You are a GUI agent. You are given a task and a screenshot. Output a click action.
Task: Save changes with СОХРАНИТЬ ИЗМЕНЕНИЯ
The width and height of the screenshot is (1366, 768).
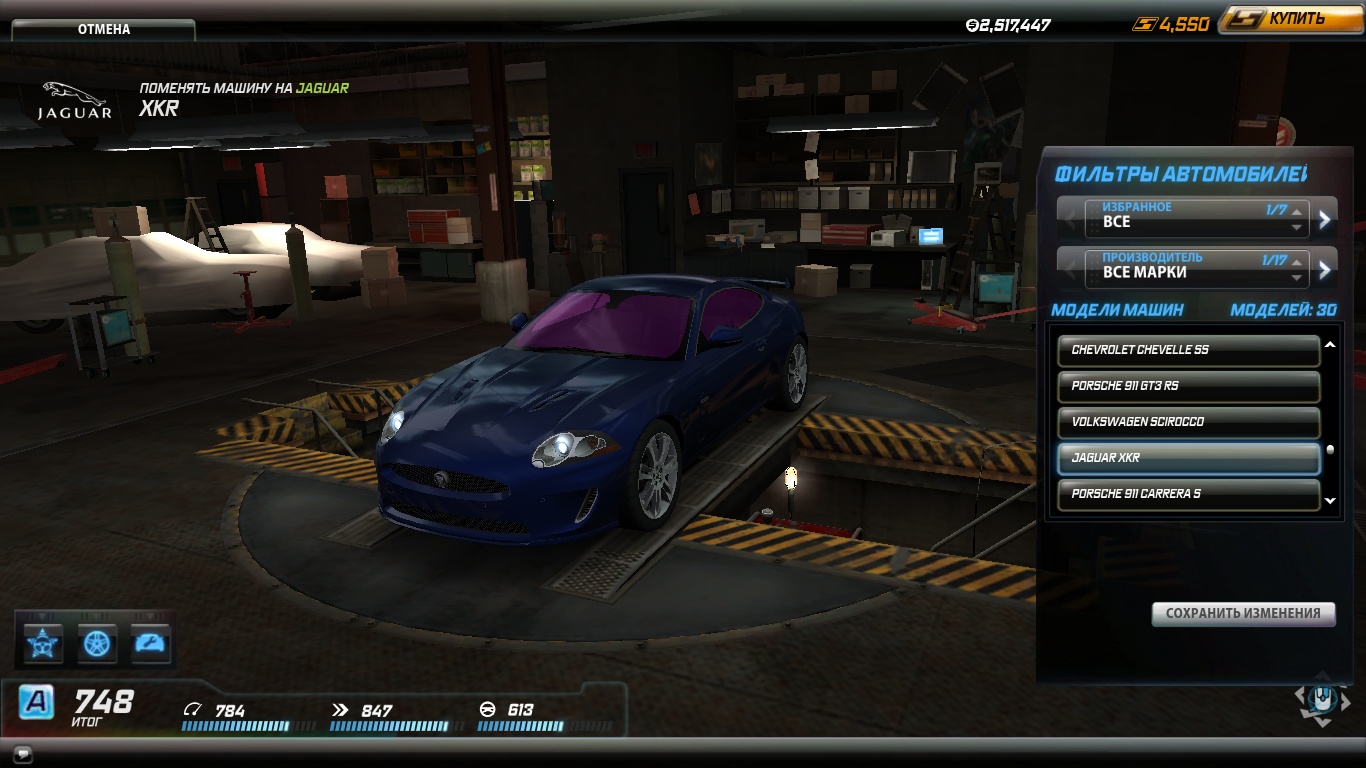pos(1243,613)
